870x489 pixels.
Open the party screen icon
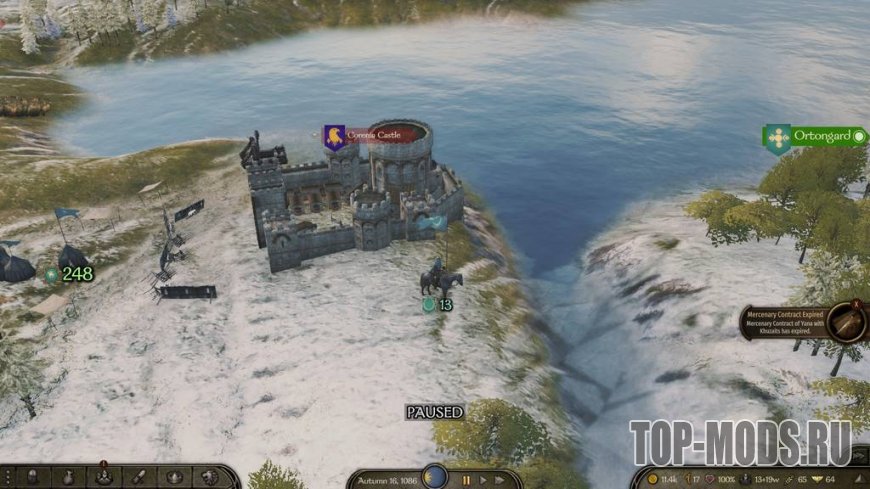point(103,477)
